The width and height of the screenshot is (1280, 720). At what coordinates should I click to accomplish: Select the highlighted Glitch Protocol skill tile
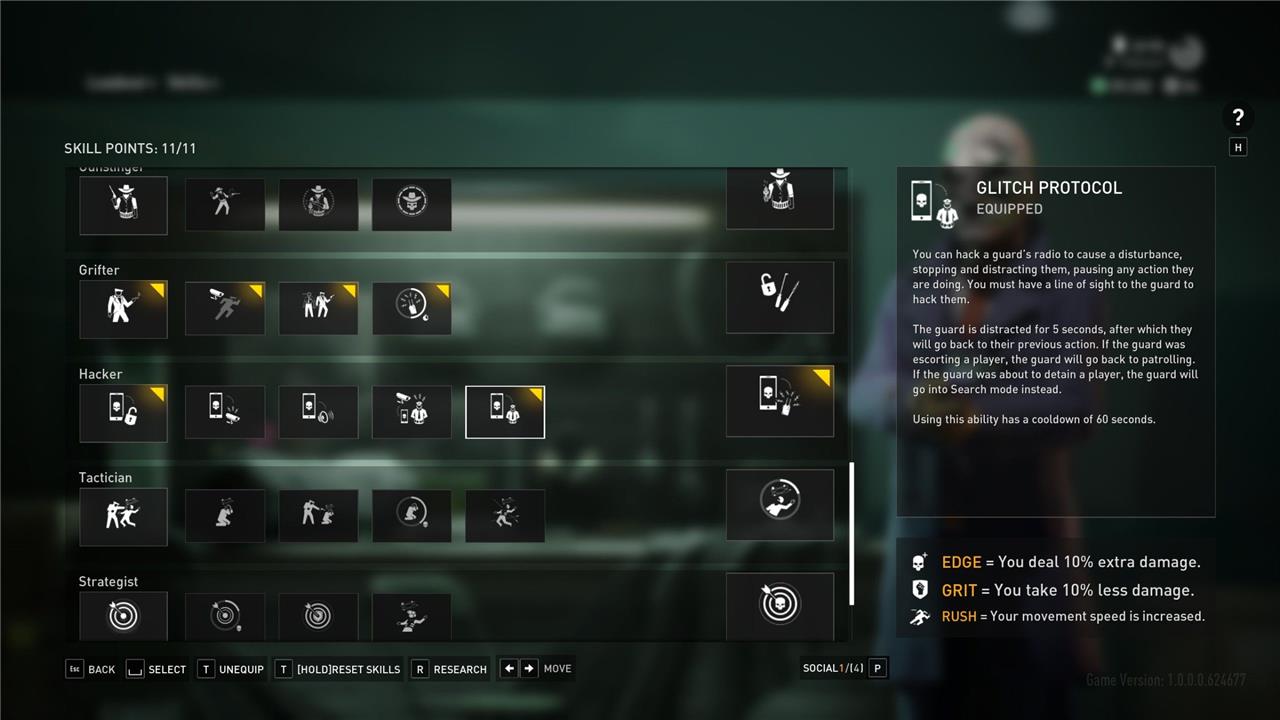tap(505, 413)
